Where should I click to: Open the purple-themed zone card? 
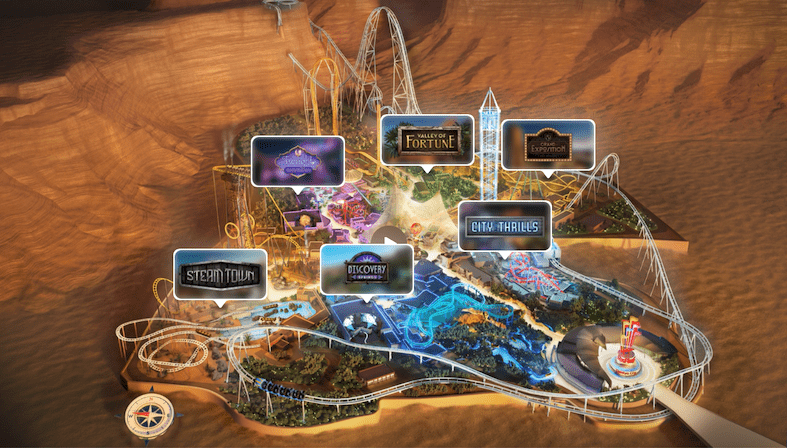pos(297,160)
